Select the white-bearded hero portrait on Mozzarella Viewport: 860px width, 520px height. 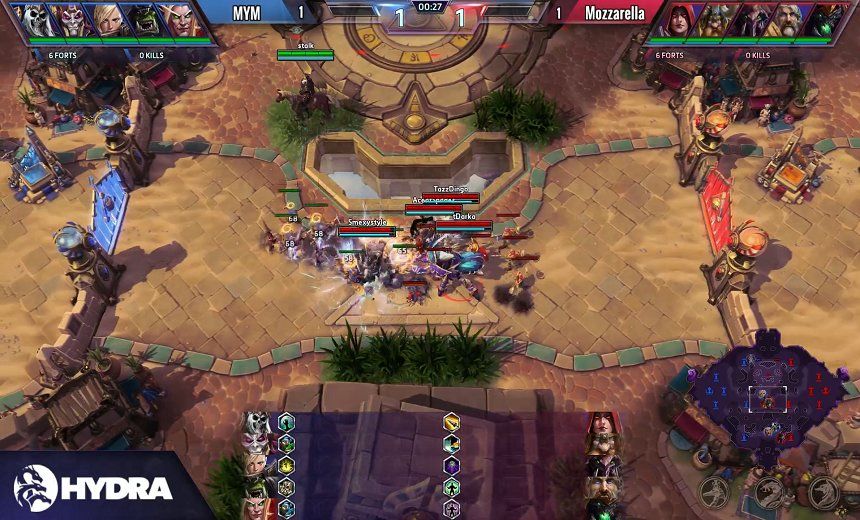pyautogui.click(x=786, y=20)
